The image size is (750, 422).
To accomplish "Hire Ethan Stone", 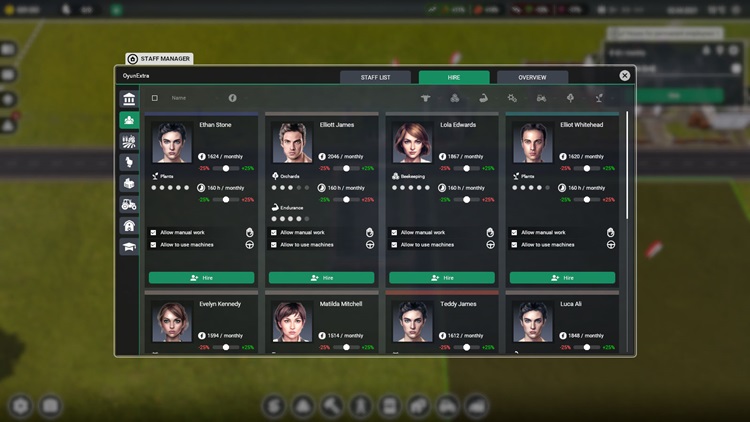I will (x=201, y=278).
